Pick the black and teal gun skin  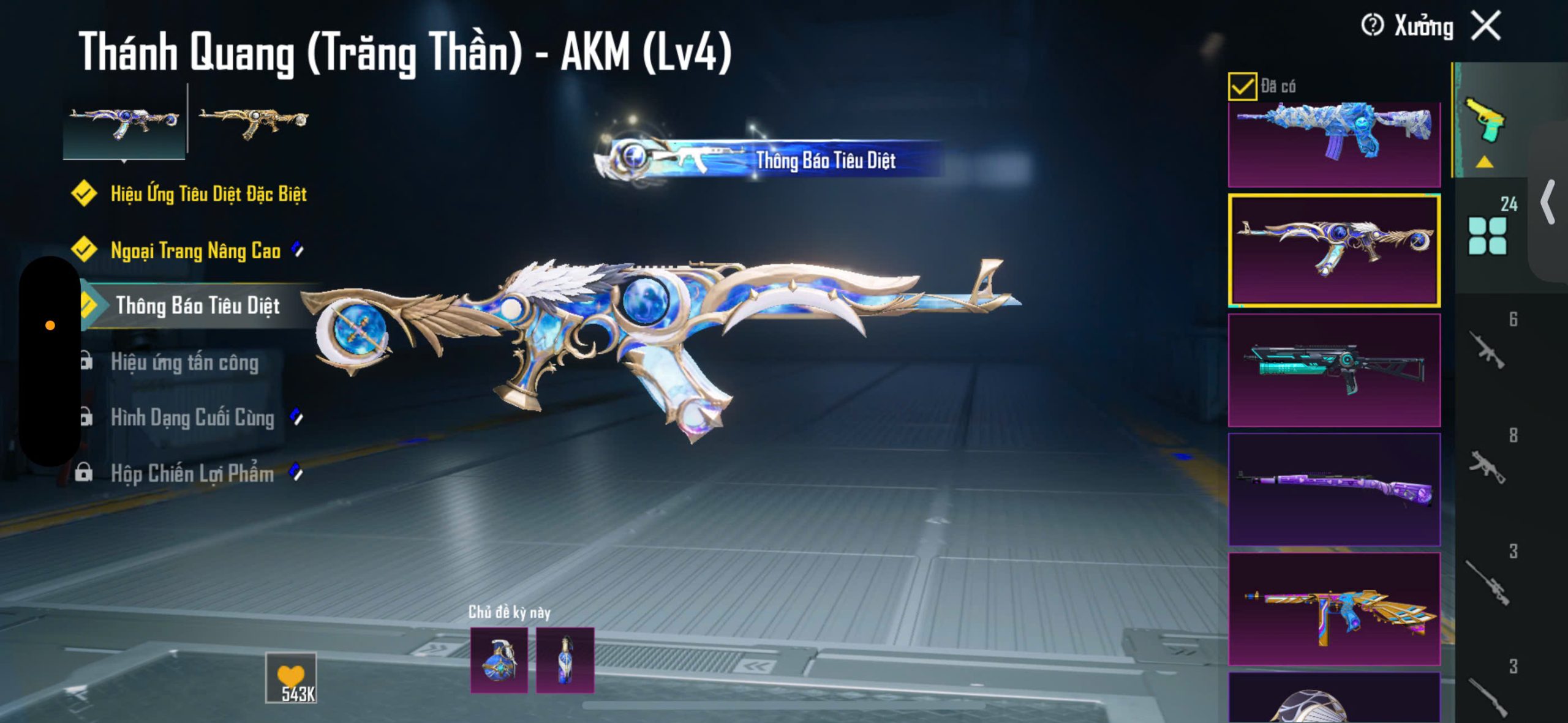click(1334, 370)
